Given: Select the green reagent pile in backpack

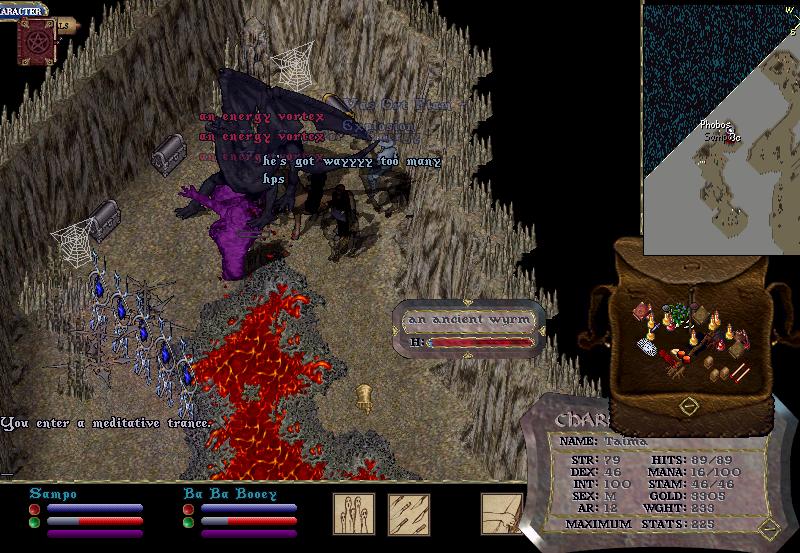Looking at the screenshot, I should coord(681,315).
